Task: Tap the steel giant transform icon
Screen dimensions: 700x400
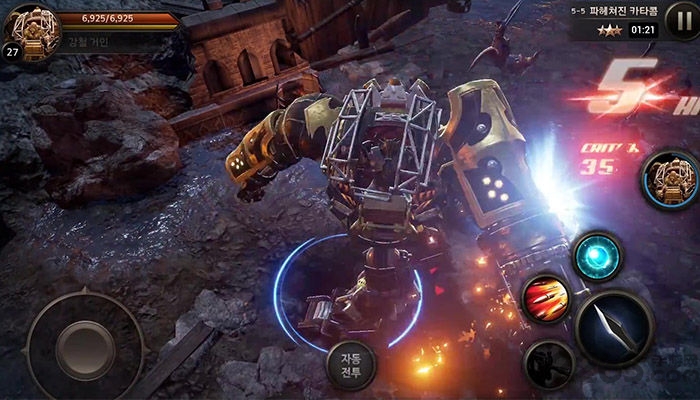Action: point(668,181)
